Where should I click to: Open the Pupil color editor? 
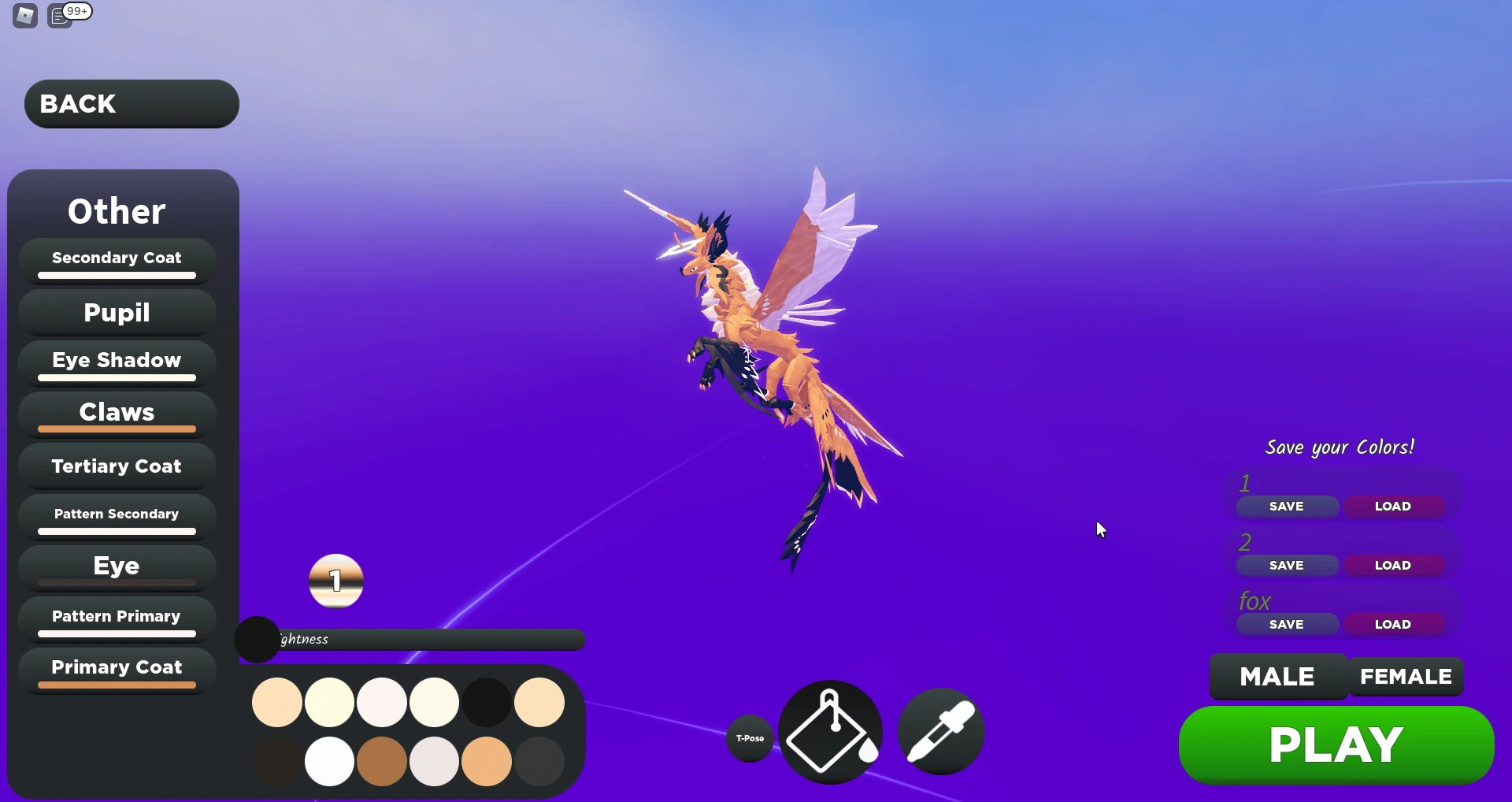(x=116, y=313)
